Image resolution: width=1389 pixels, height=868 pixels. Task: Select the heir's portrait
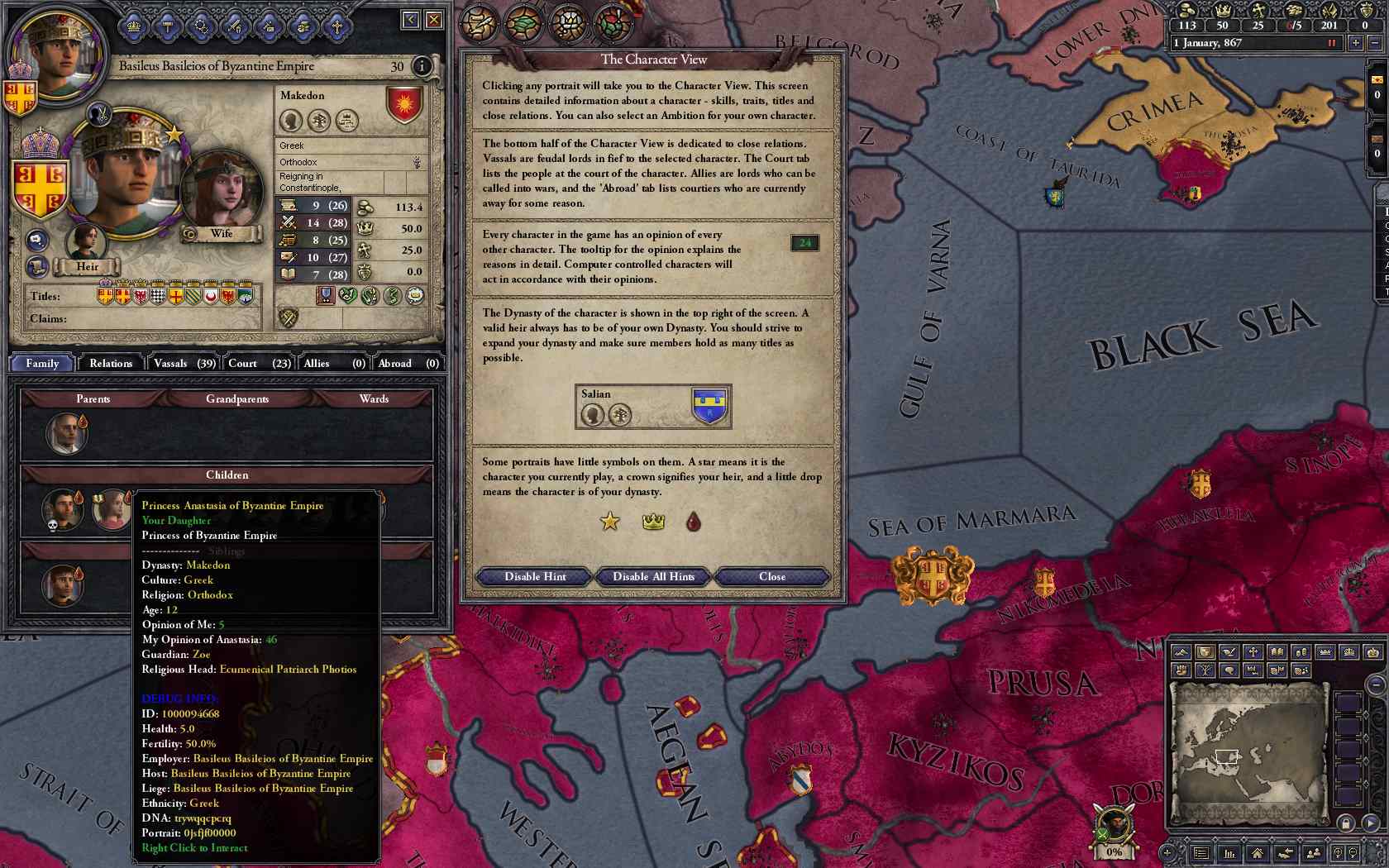[84, 243]
